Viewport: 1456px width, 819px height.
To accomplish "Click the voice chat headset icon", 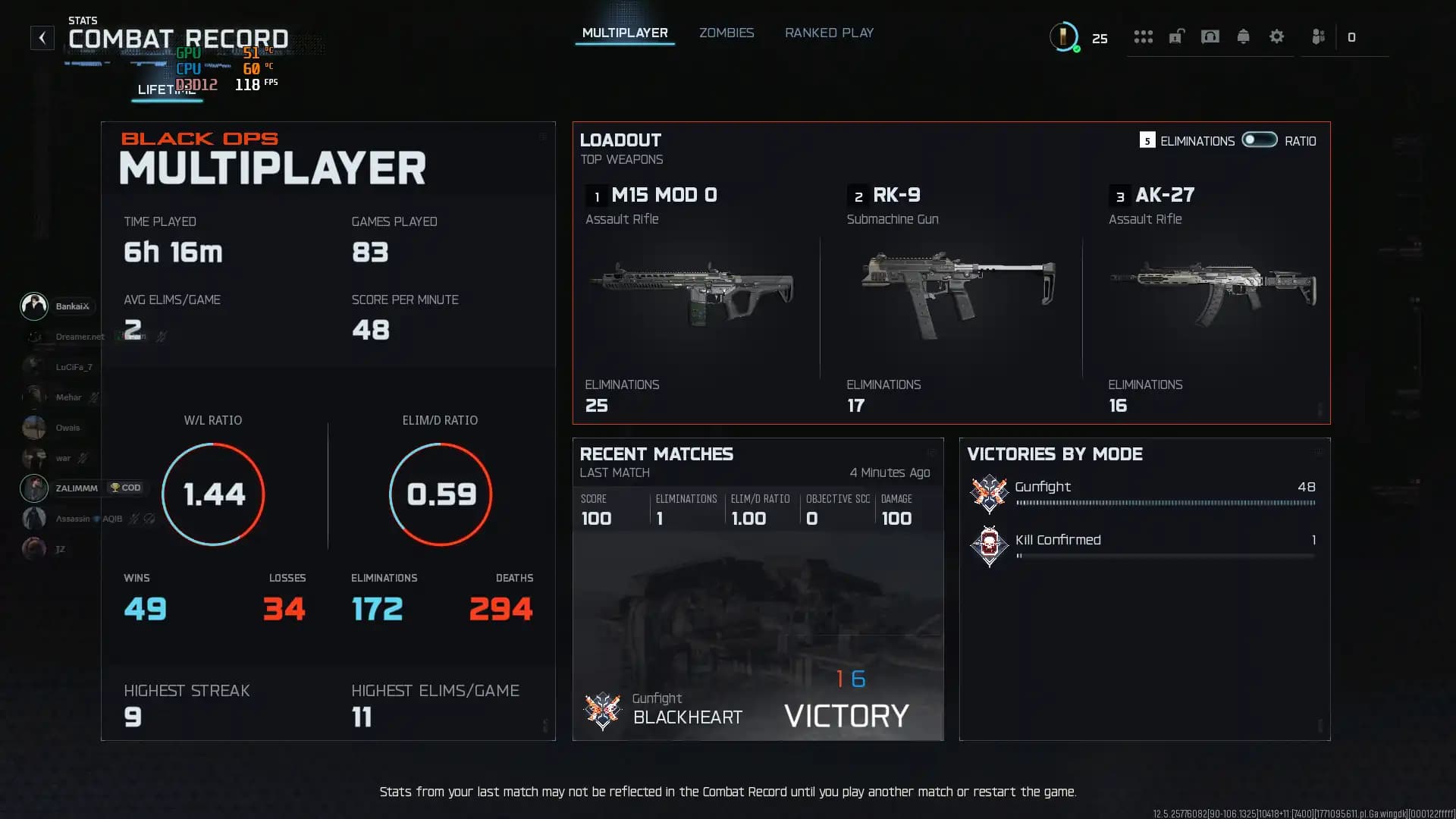I will (x=1210, y=36).
